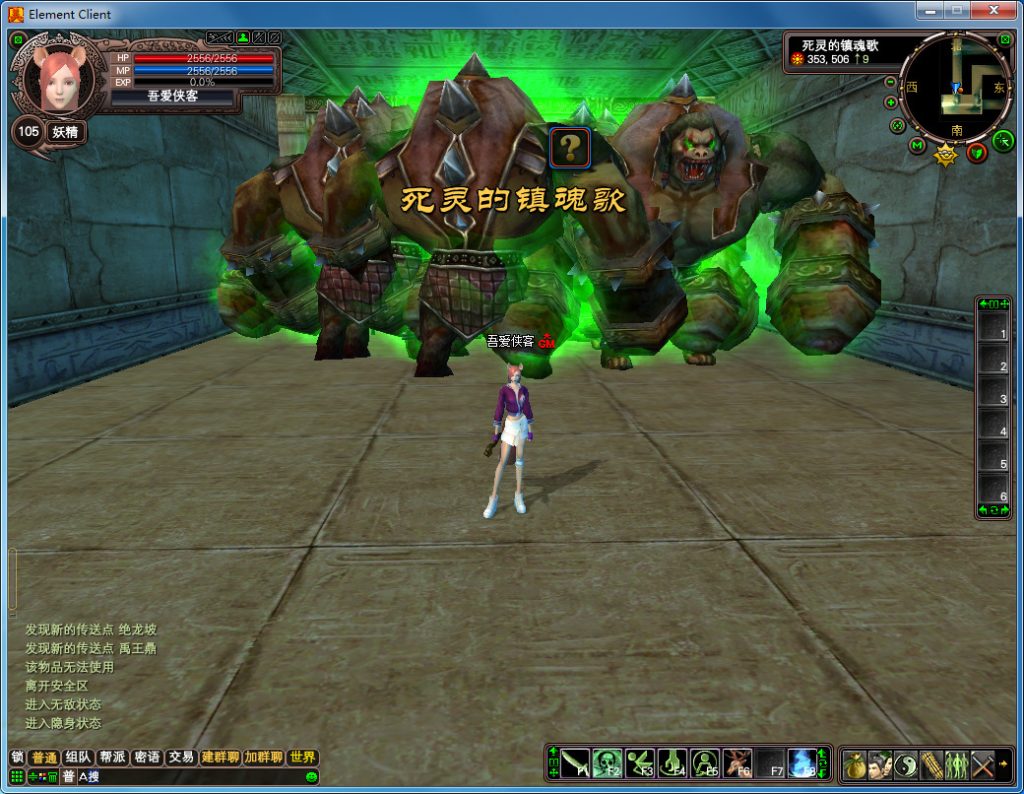Viewport: 1024px width, 794px height.
Task: Cast the F8 blue flame skill
Action: 802,764
